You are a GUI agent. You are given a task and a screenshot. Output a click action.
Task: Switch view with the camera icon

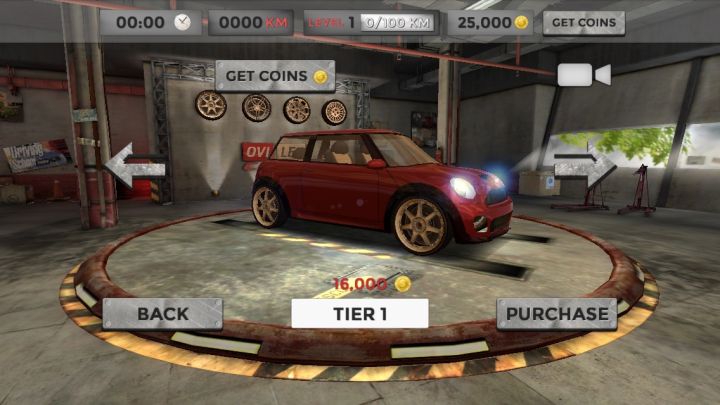pos(583,75)
